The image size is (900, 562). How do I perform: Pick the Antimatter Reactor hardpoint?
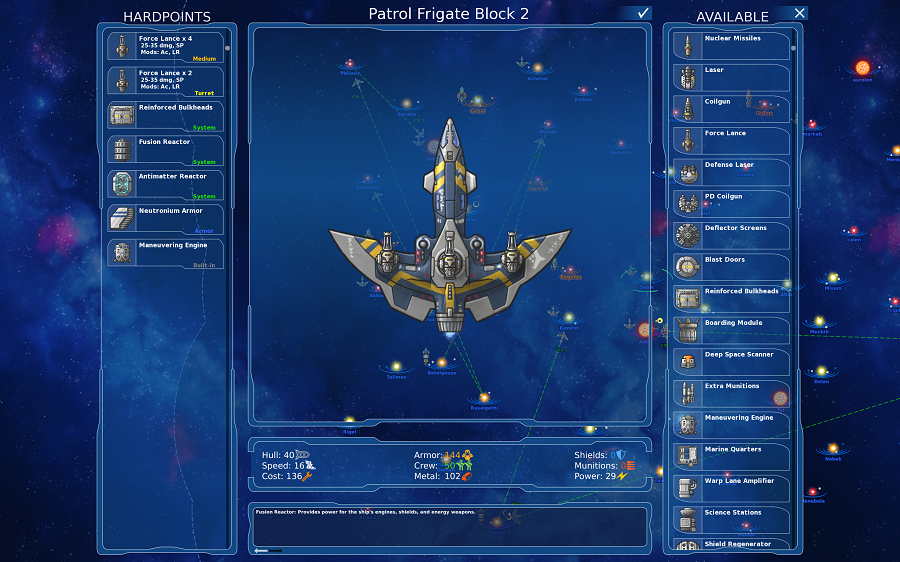166,184
